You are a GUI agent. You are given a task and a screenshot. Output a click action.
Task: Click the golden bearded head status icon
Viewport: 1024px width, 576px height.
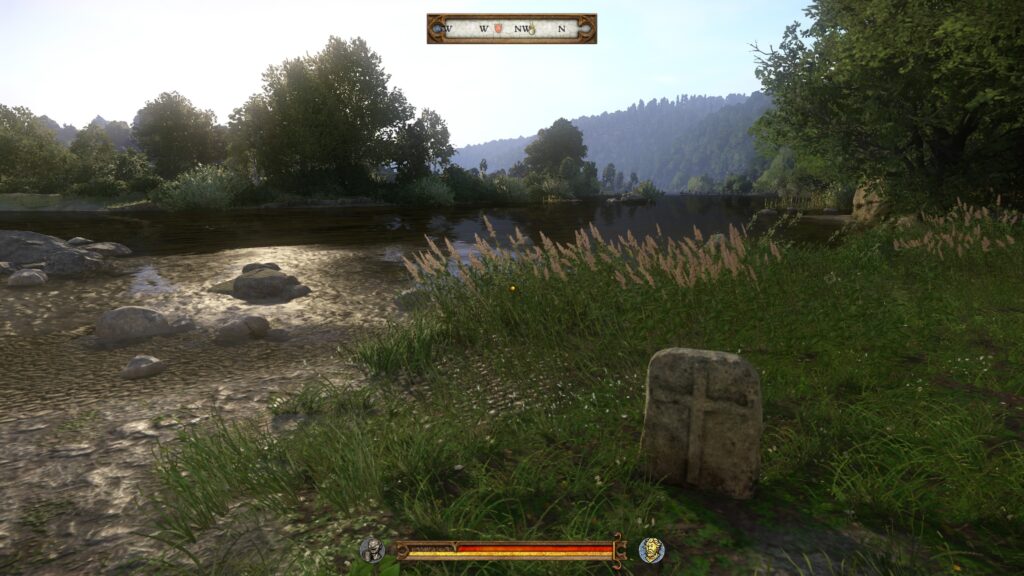[x=651, y=549]
